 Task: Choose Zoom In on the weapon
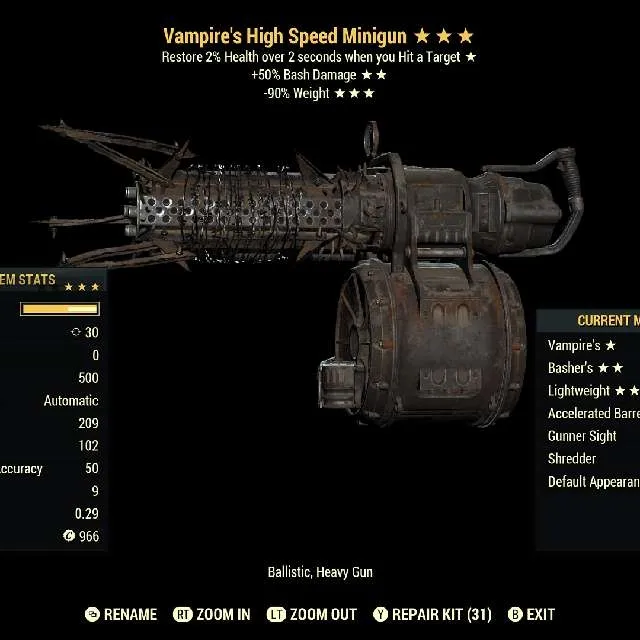[x=212, y=614]
